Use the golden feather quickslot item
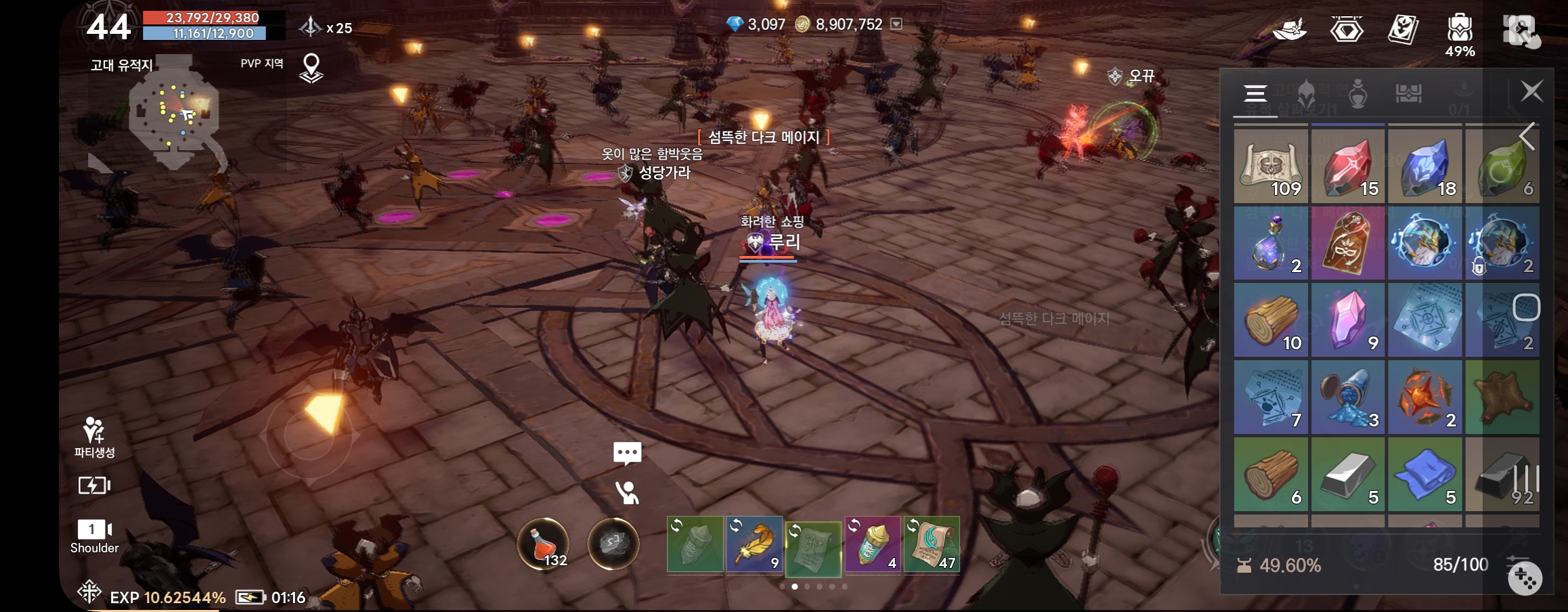This screenshot has width=1568, height=612. tap(754, 544)
